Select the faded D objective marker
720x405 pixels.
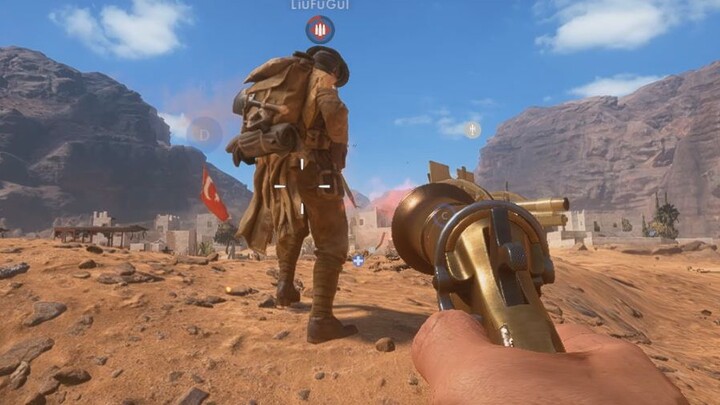click(x=204, y=133)
